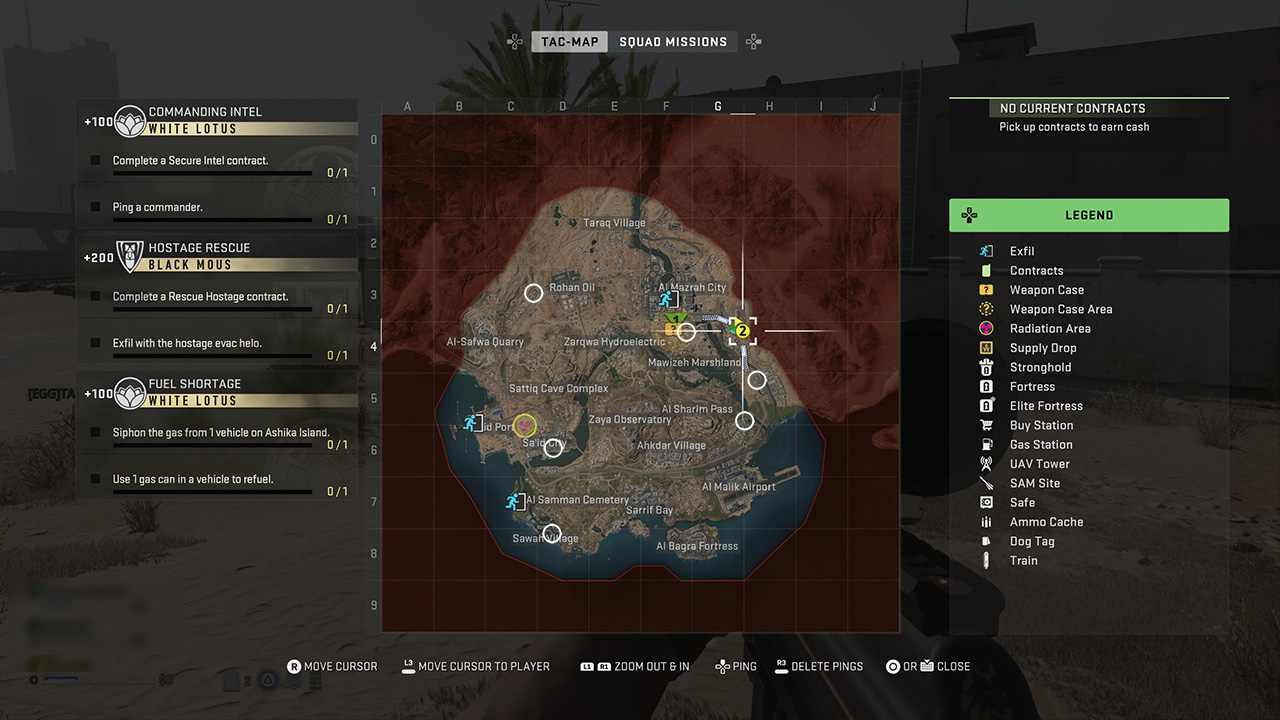
Task: Click the ping crosshair icon on Legend header
Action: [968, 215]
